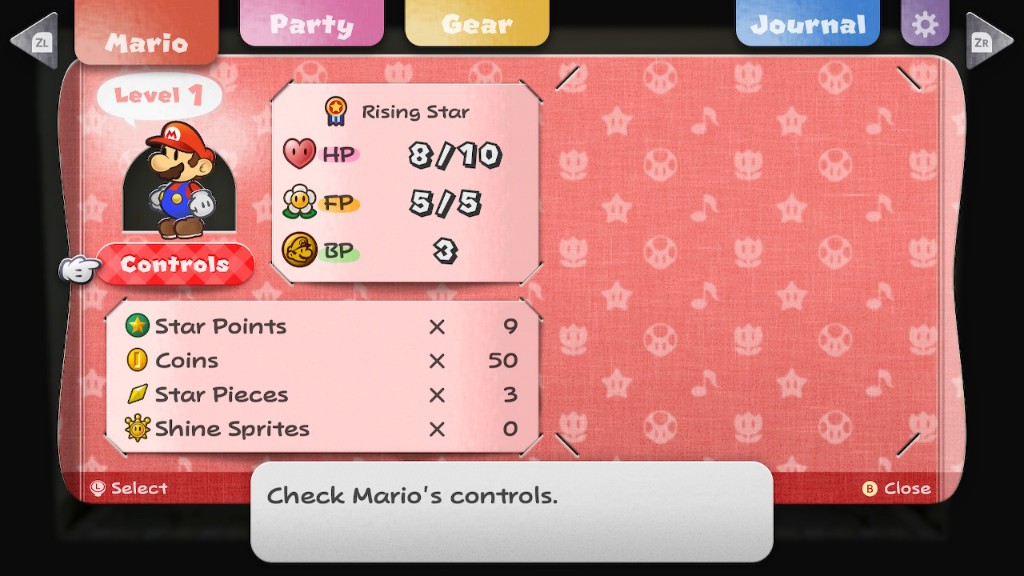
Task: Open the gear-icon settings tab
Action: pos(925,24)
